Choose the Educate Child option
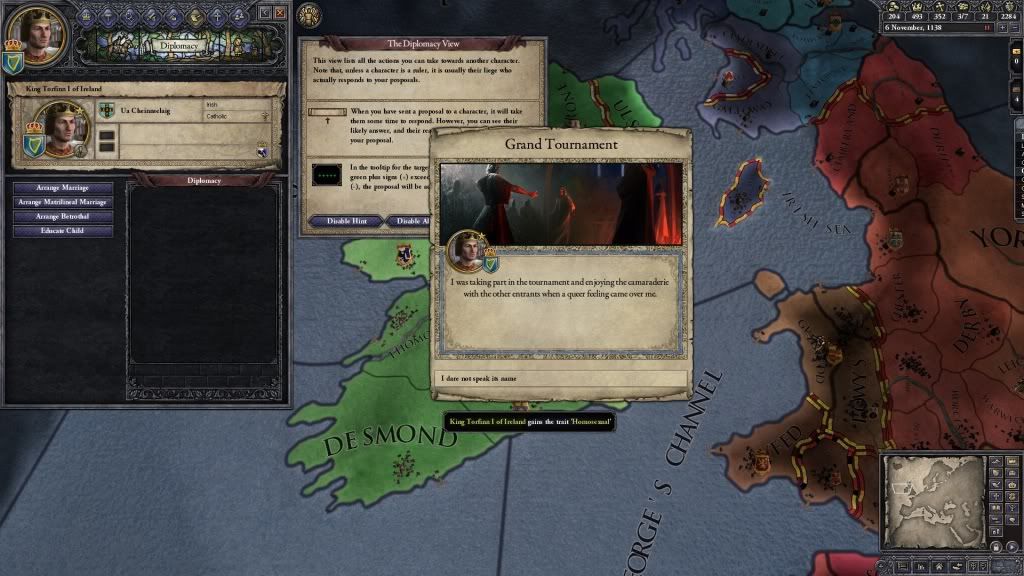 pyautogui.click(x=62, y=231)
